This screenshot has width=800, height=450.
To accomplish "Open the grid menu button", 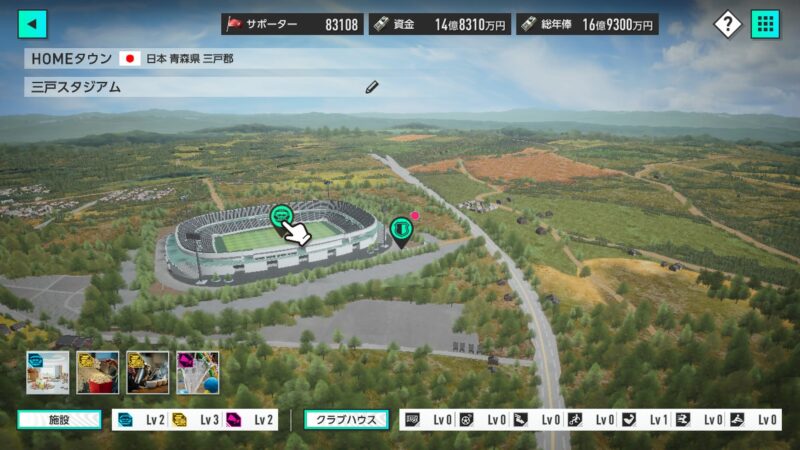I will click(x=766, y=24).
